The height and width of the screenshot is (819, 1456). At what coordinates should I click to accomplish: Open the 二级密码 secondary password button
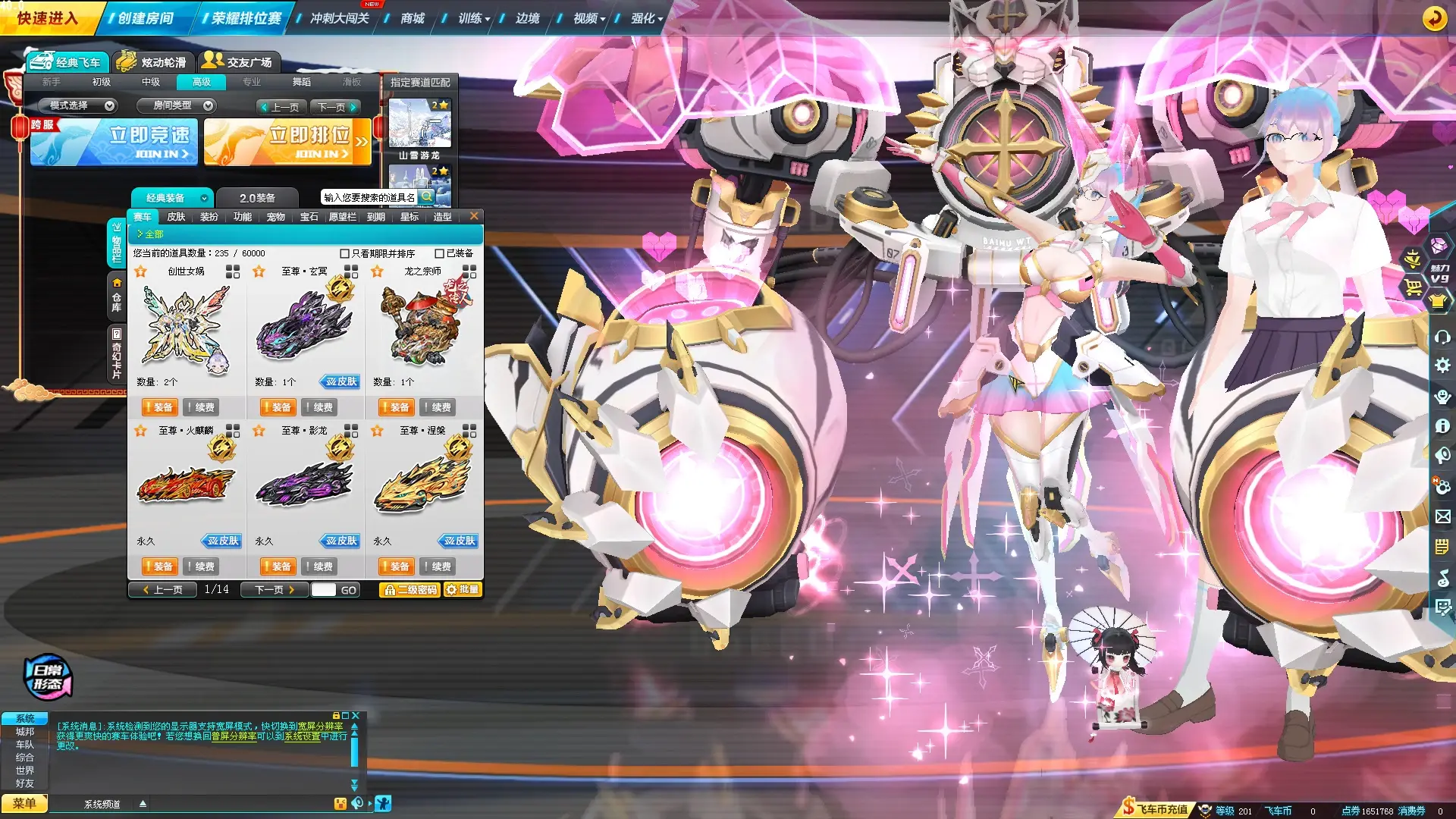409,589
